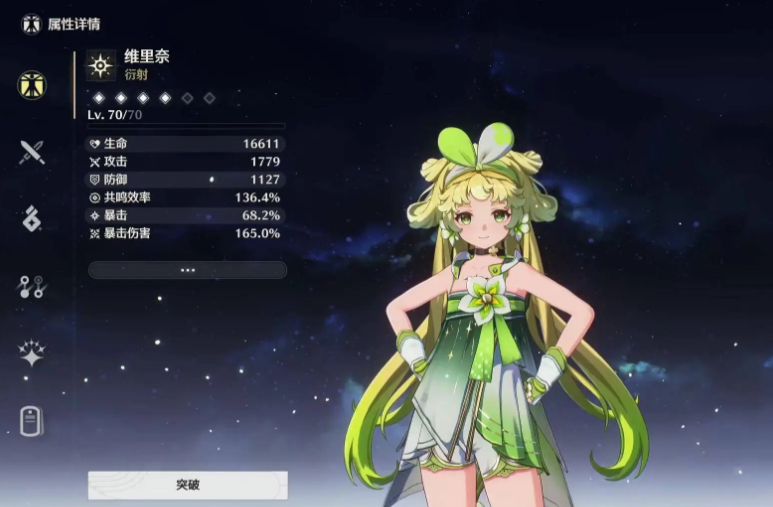
Task: Open the connected nodes skill tree tab
Action: tap(32, 287)
